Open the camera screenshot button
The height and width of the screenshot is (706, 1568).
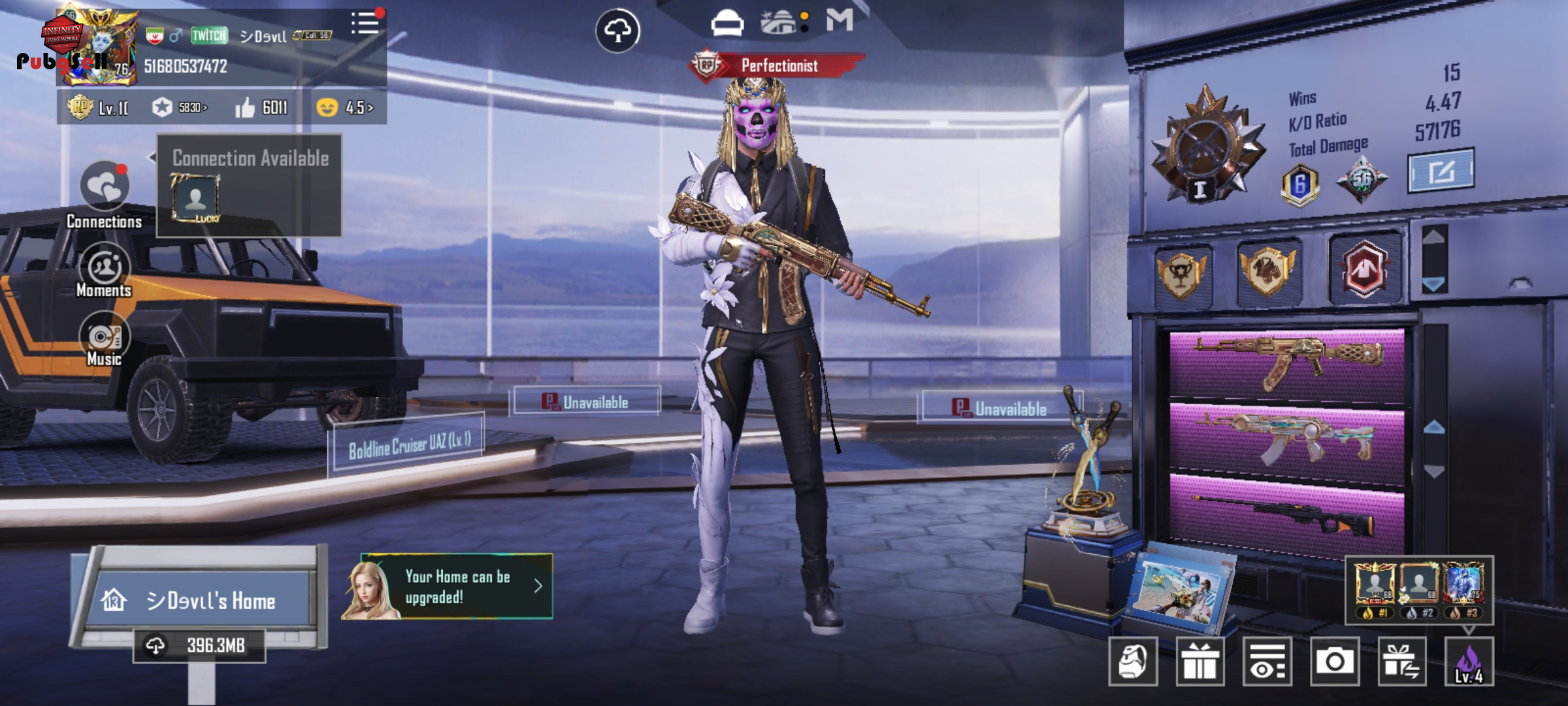click(x=1334, y=662)
